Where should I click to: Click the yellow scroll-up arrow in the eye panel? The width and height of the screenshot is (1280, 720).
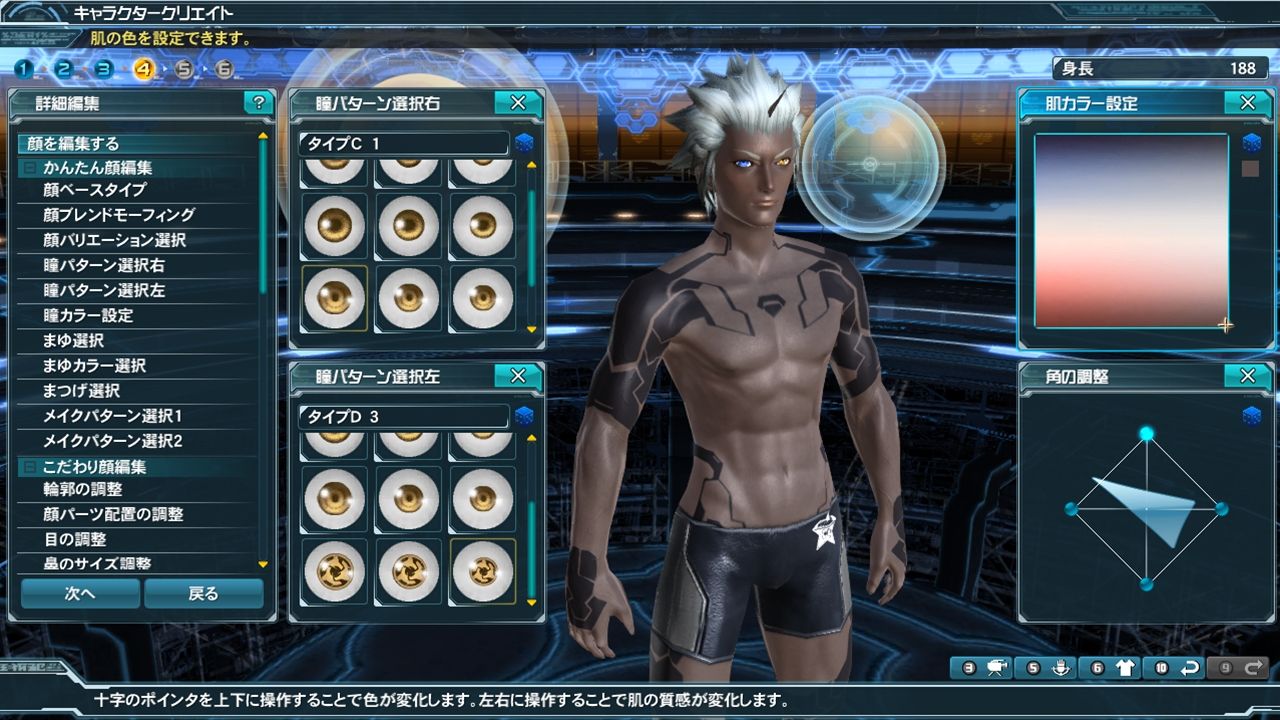tap(531, 165)
